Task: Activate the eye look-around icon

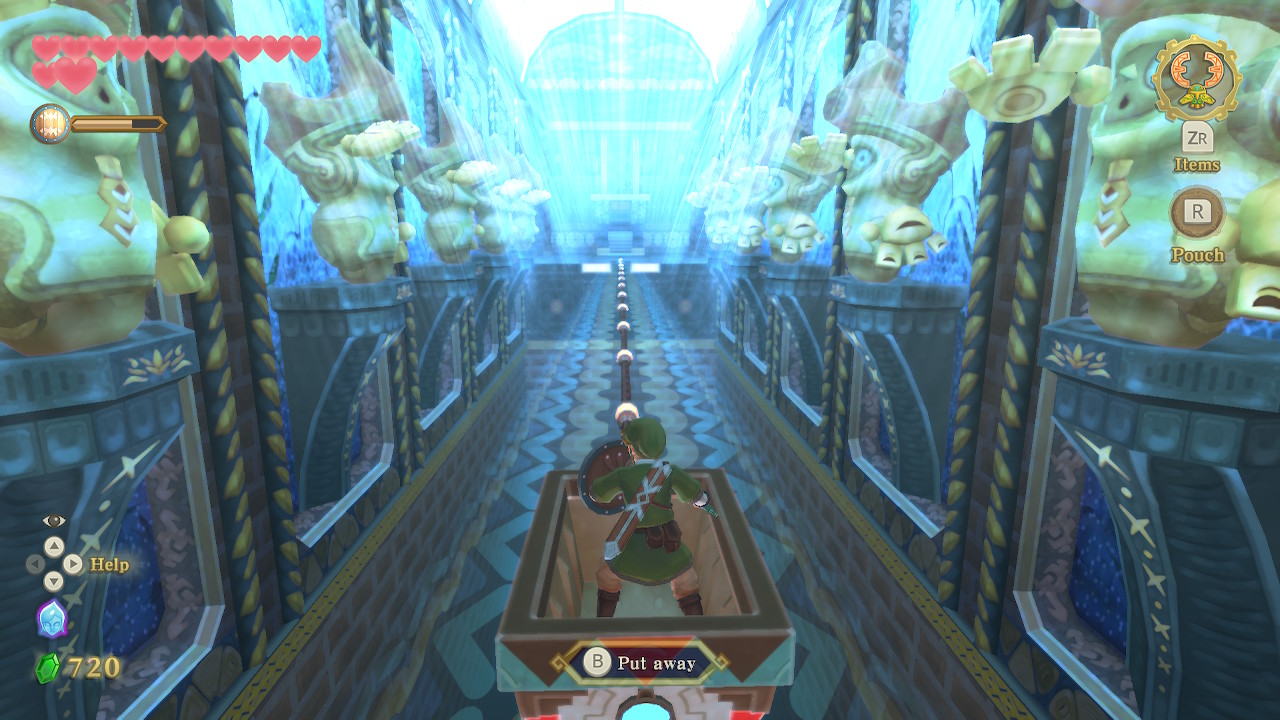Action: [53, 521]
